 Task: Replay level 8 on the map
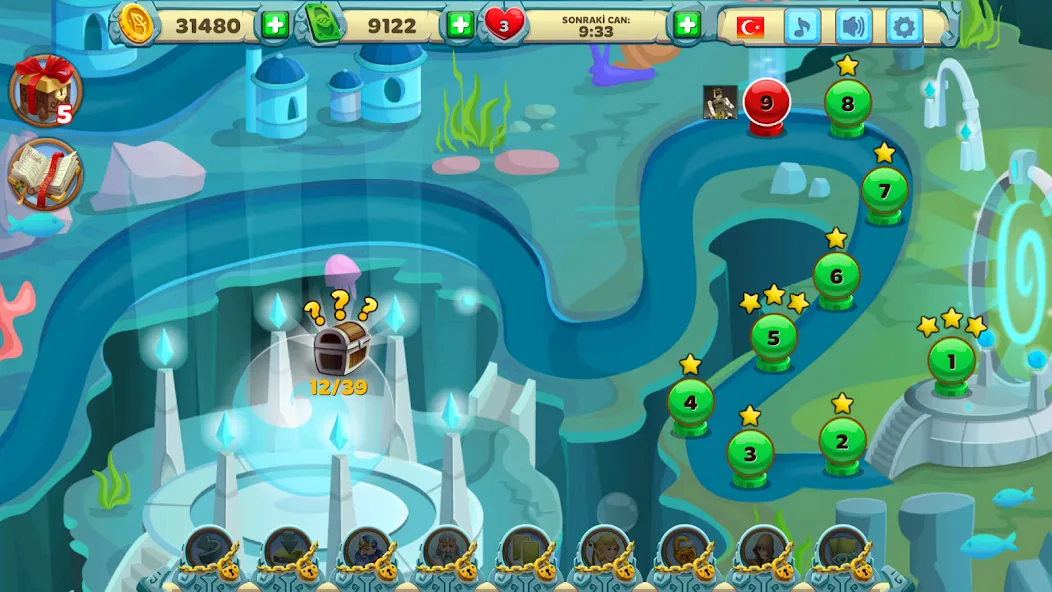click(x=847, y=104)
